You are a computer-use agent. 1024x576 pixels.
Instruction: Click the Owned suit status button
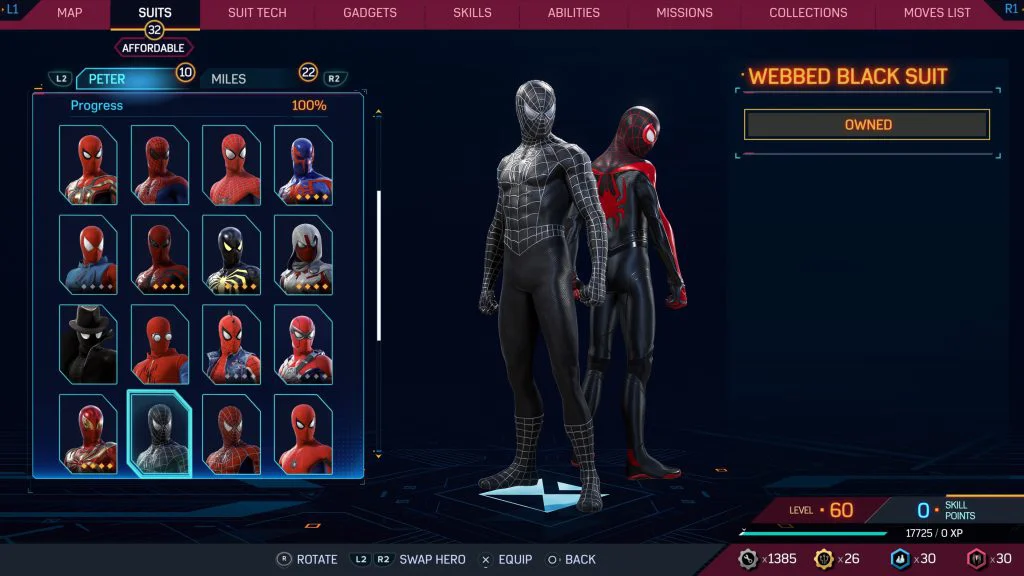point(866,125)
